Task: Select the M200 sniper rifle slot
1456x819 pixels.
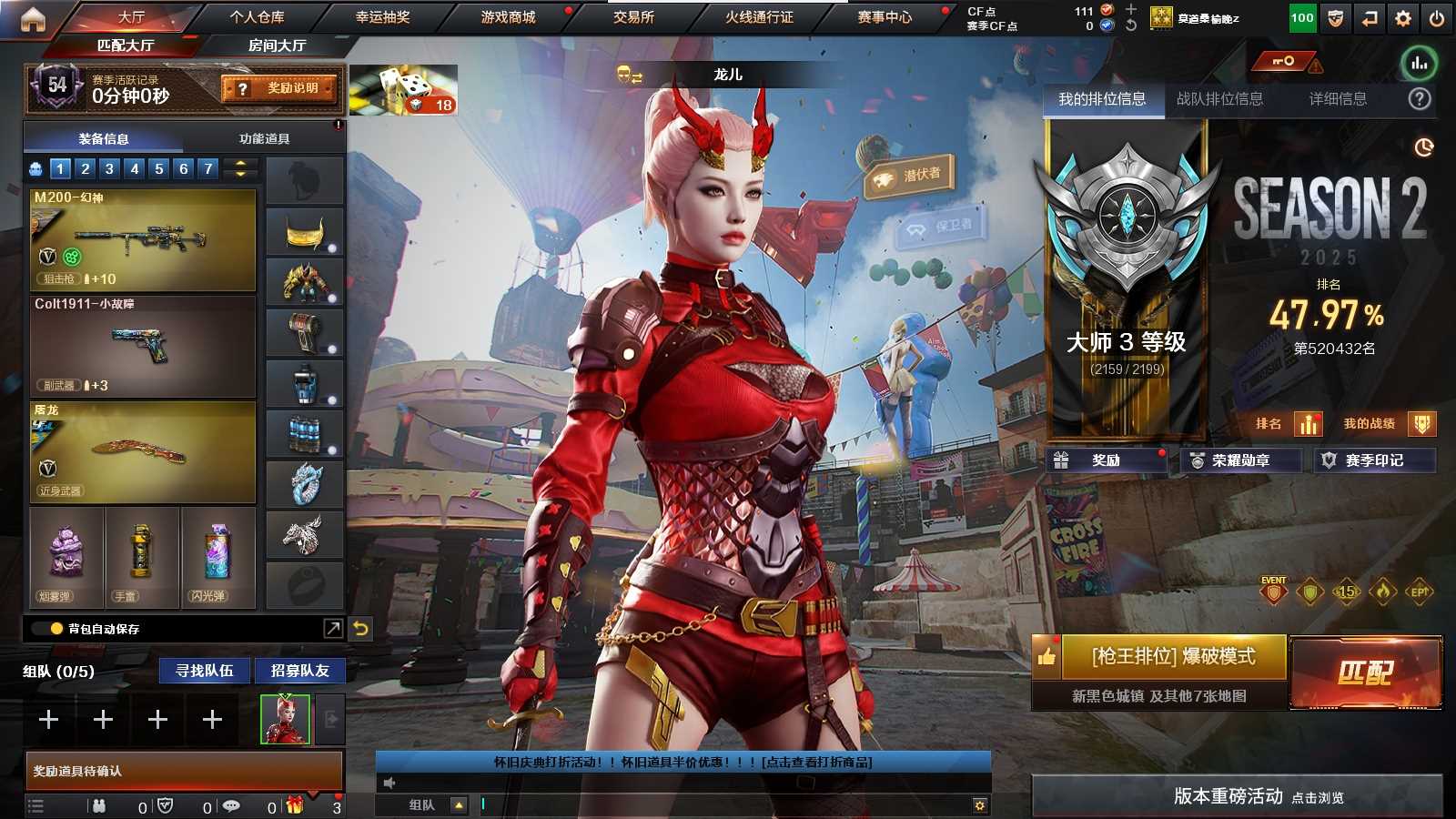Action: pos(143,239)
